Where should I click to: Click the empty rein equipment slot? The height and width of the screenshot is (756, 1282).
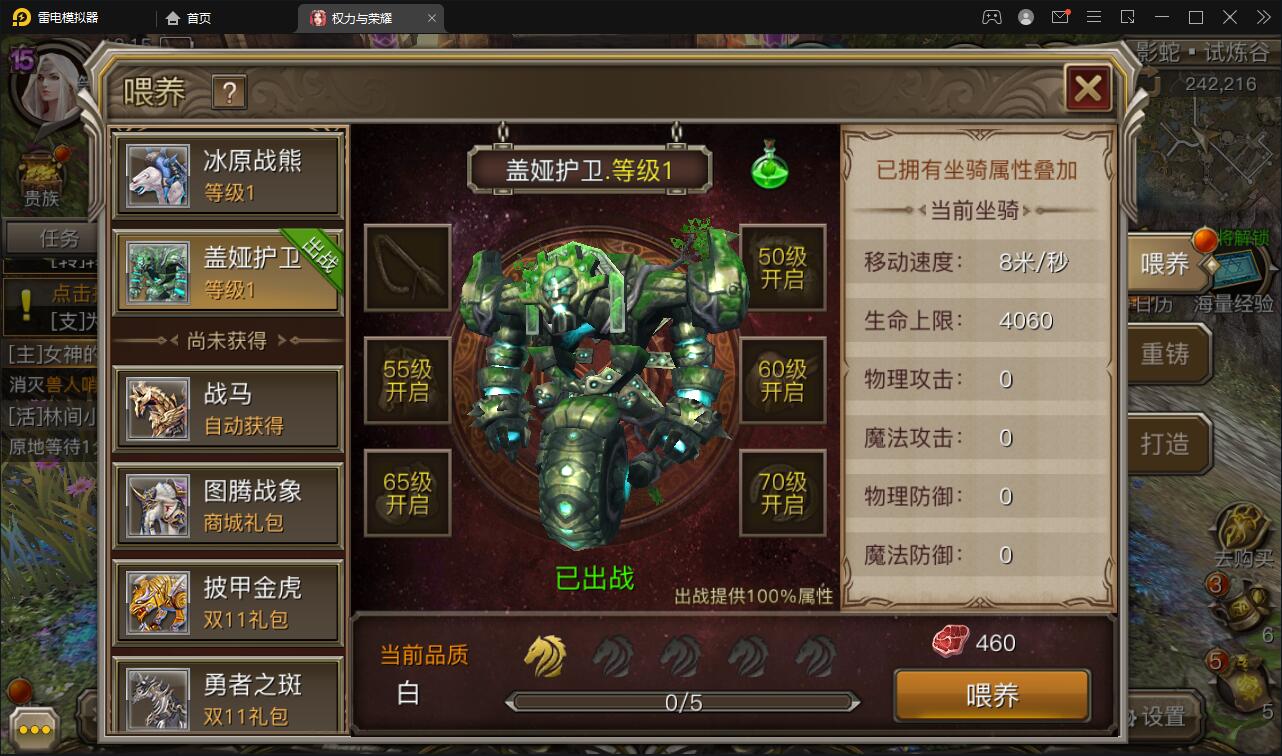[x=406, y=268]
